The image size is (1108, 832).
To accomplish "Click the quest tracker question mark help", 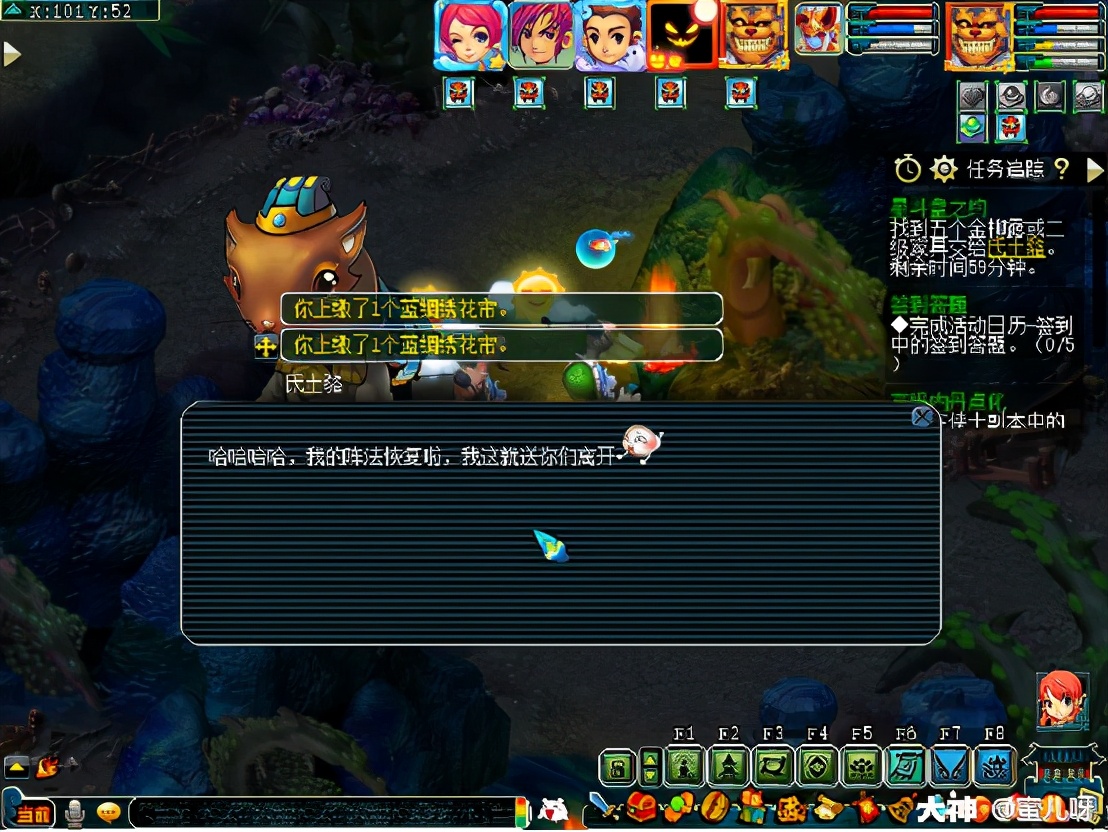I will pyautogui.click(x=1062, y=169).
